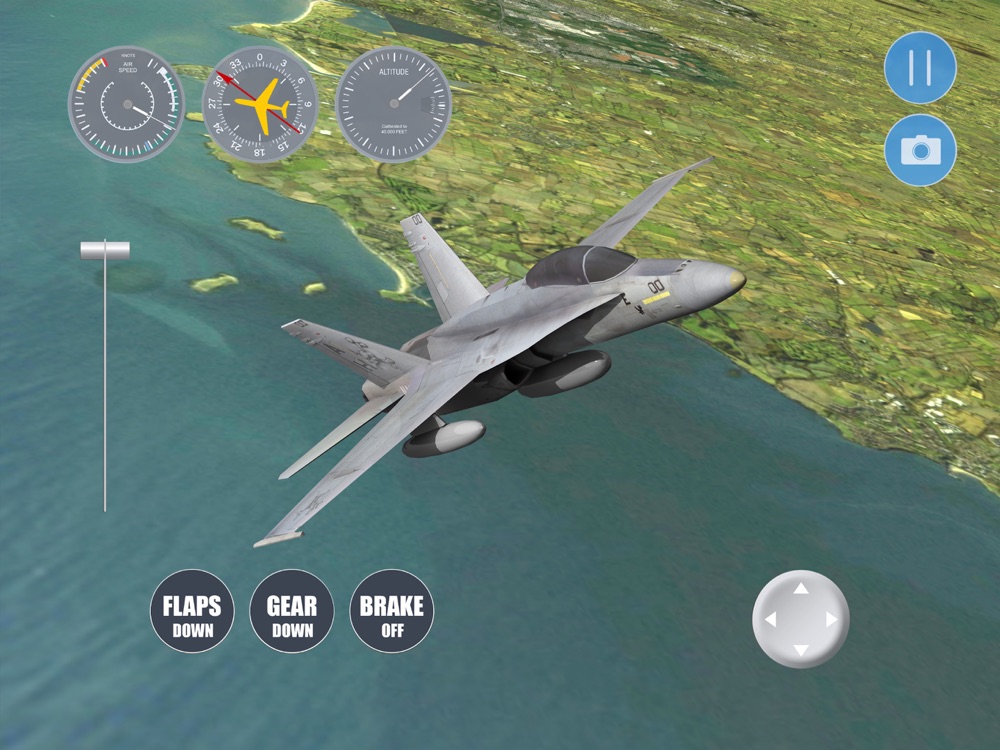Click the throttle slider handle
Image resolution: width=1000 pixels, height=750 pixels.
pyautogui.click(x=105, y=250)
